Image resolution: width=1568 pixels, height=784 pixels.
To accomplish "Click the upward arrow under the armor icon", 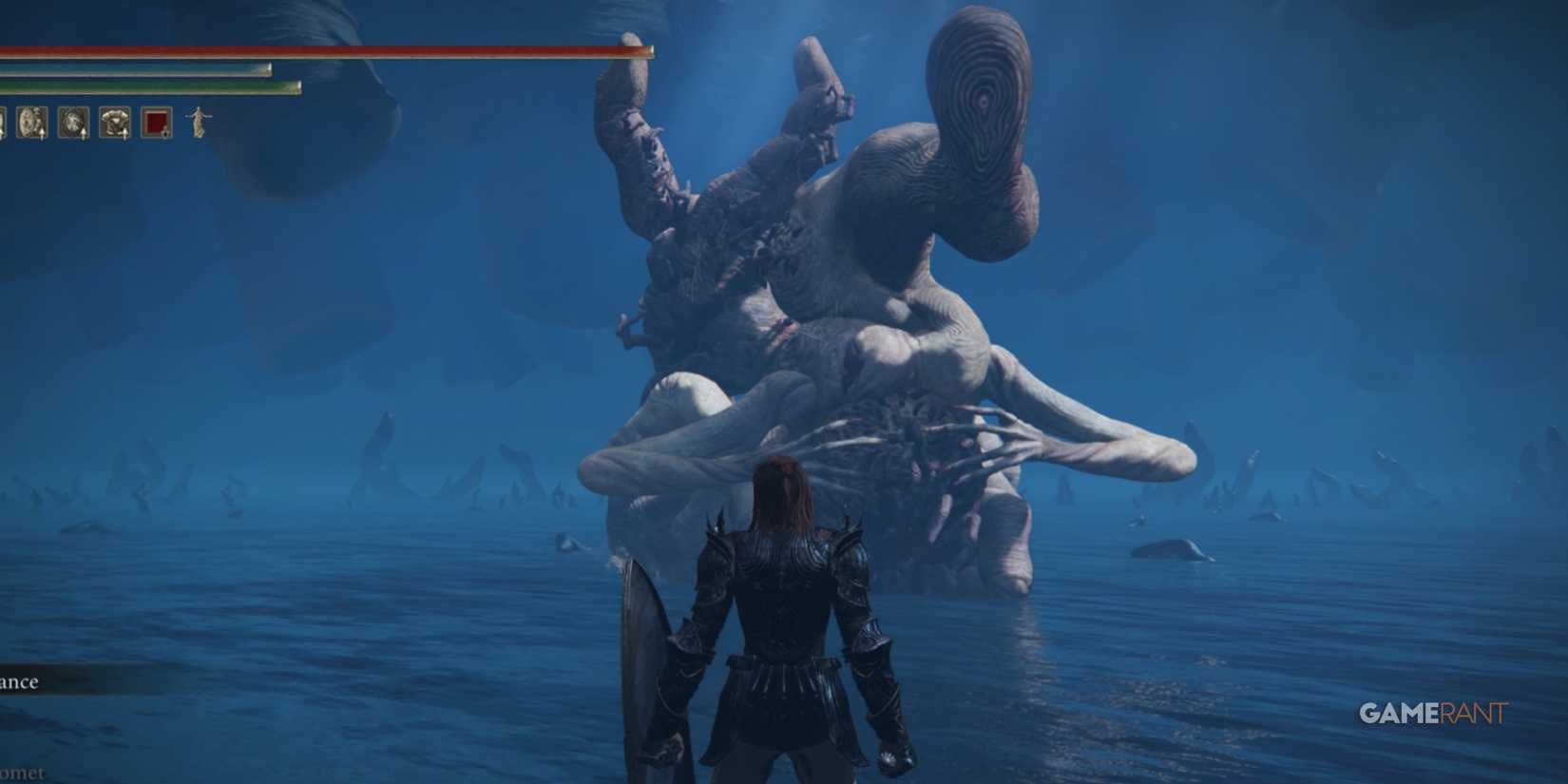I will point(124,133).
